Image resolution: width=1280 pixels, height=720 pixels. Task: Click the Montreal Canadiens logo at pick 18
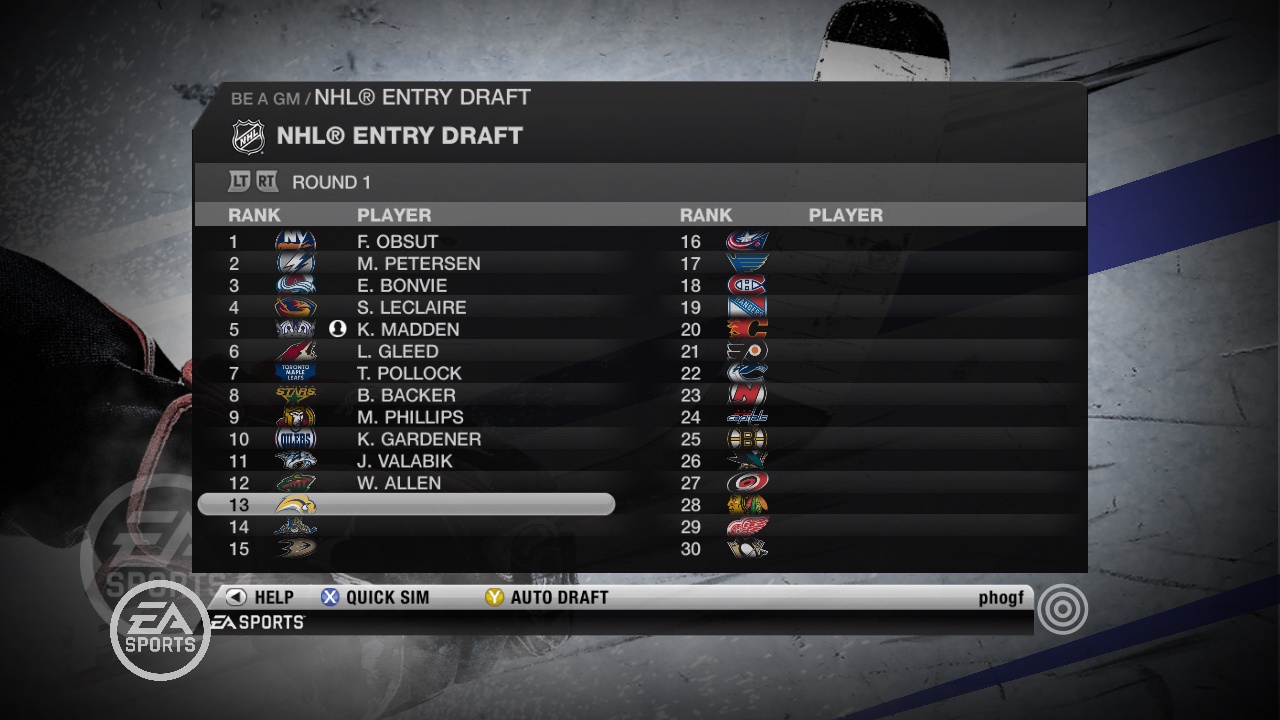pyautogui.click(x=746, y=285)
